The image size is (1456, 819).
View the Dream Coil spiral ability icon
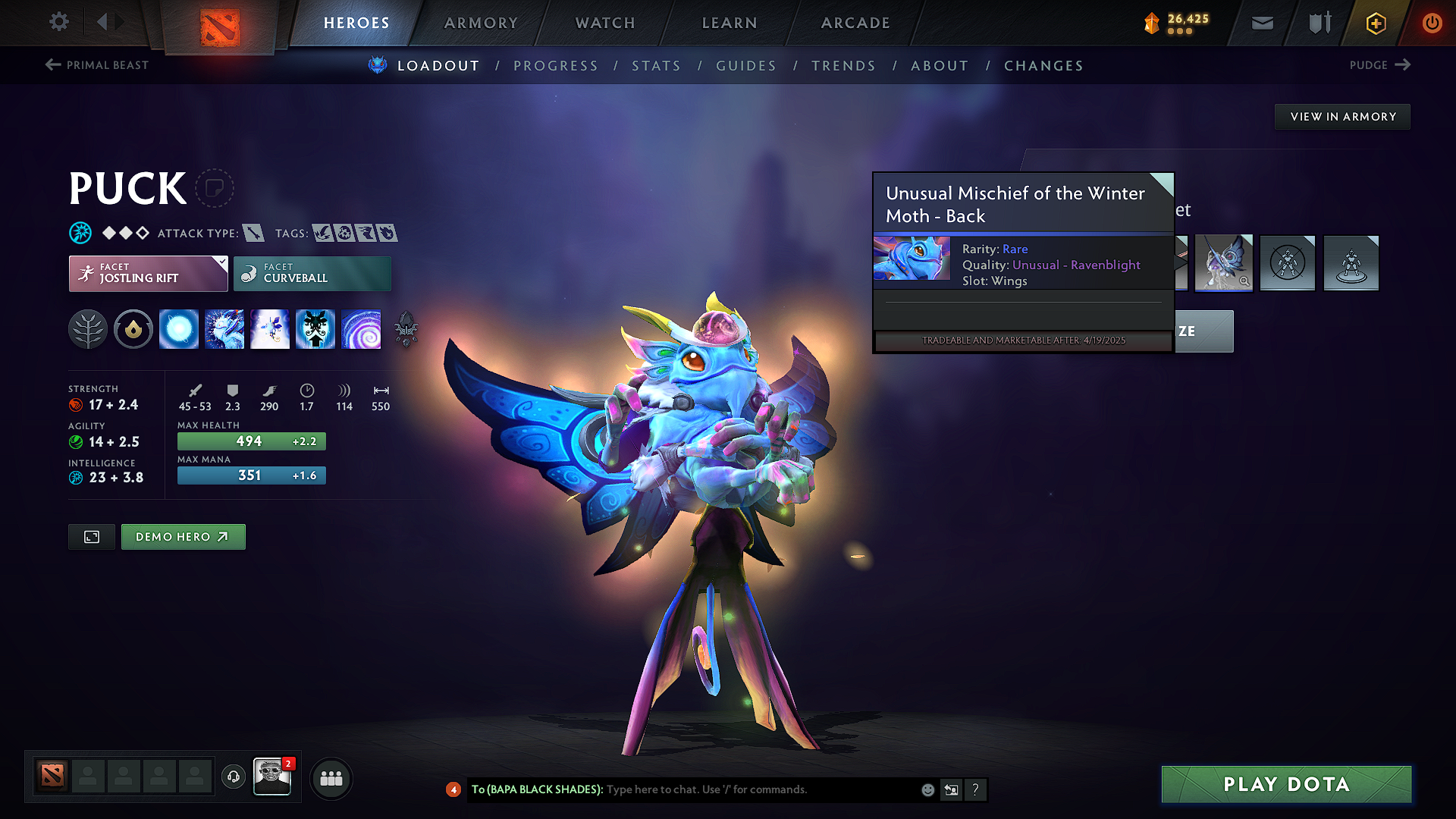[x=362, y=328]
